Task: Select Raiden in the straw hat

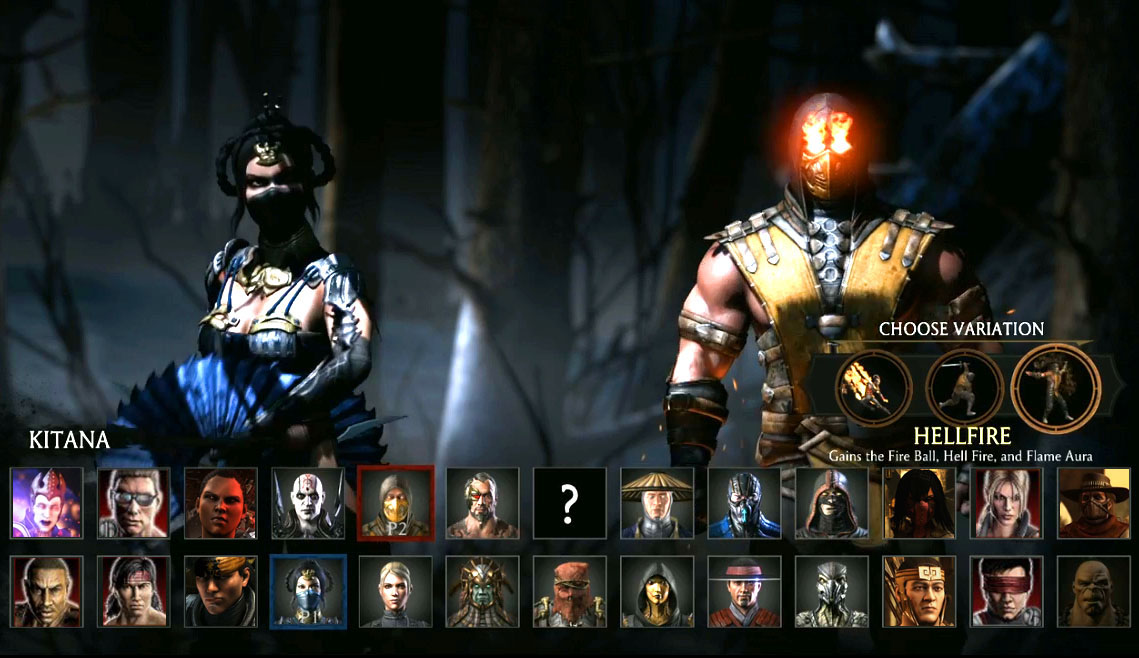Action: (x=657, y=502)
